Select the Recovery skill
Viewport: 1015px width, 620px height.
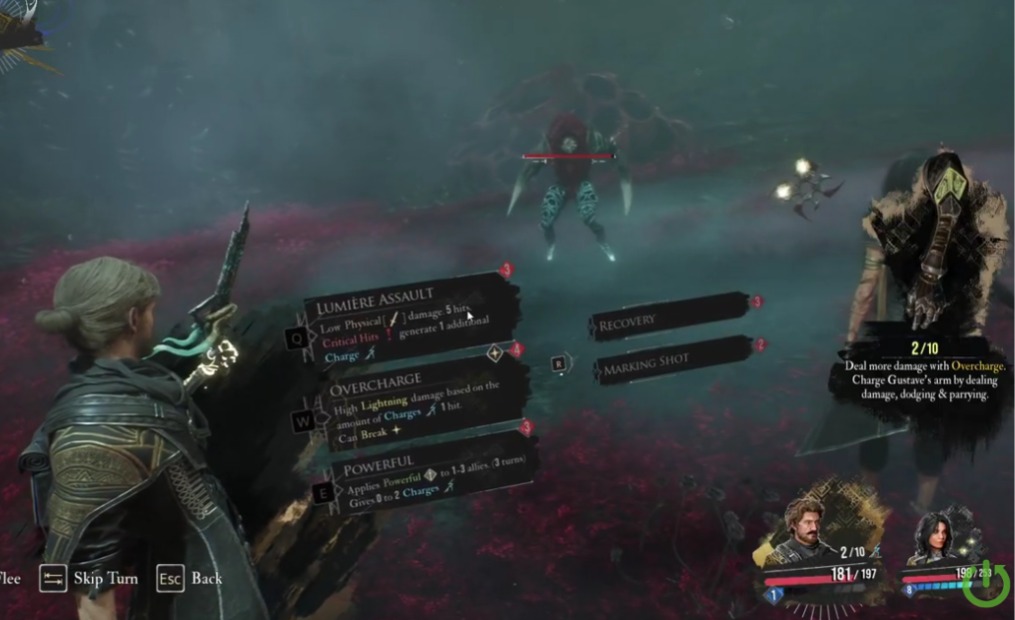click(668, 319)
